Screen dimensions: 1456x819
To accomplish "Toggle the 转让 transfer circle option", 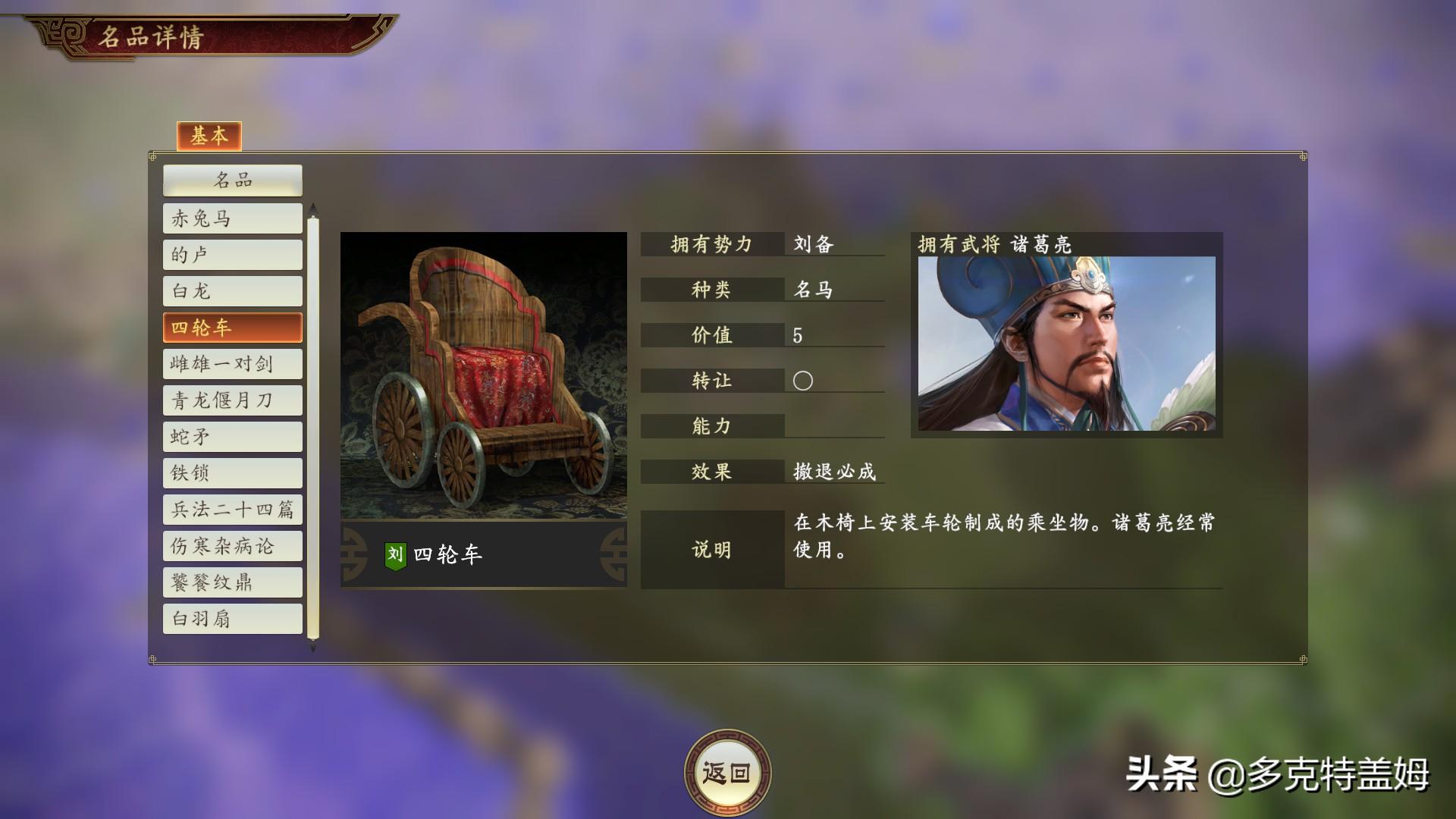I will 802,381.
